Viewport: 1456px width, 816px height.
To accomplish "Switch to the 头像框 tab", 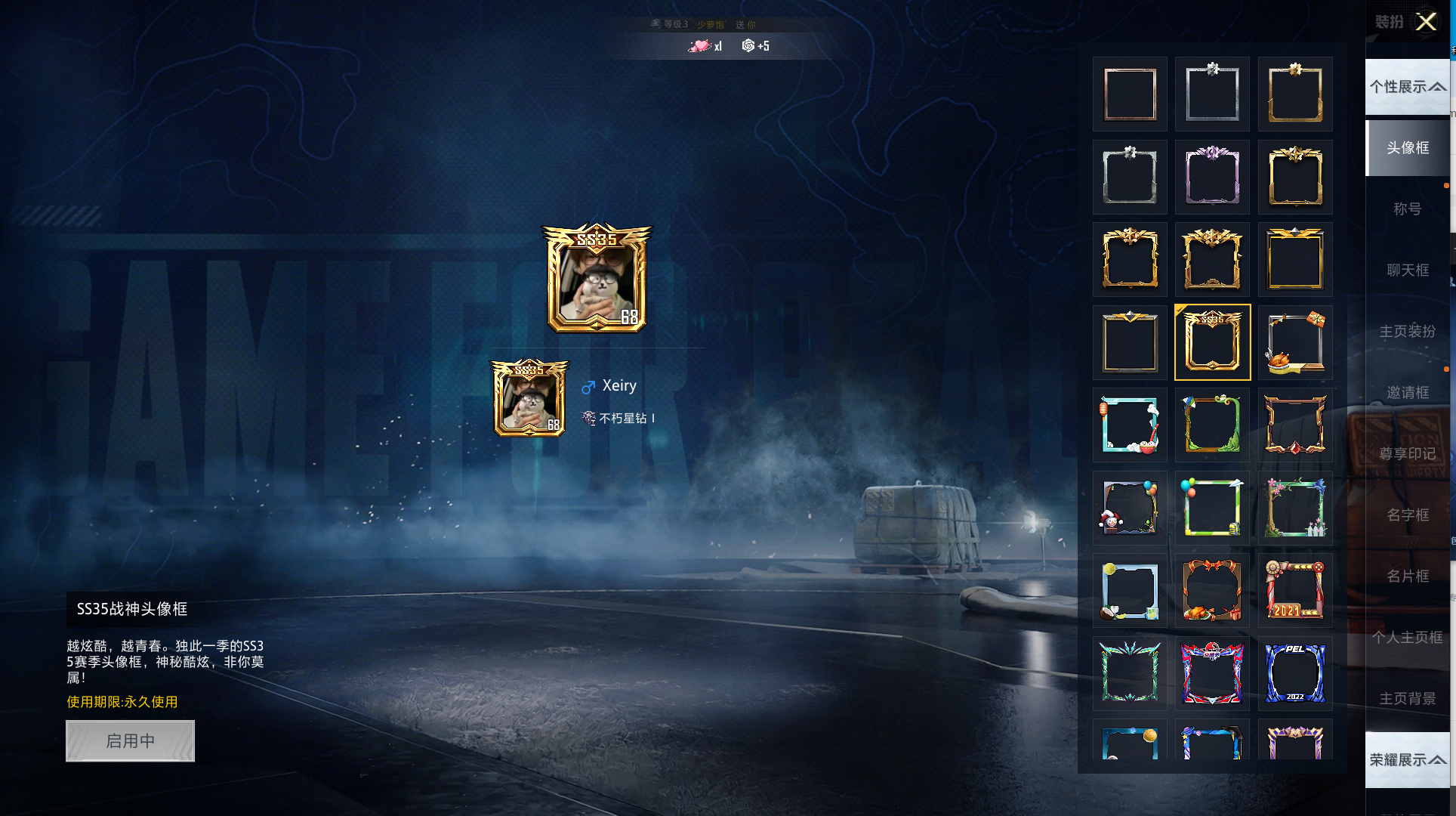I will pos(1408,148).
